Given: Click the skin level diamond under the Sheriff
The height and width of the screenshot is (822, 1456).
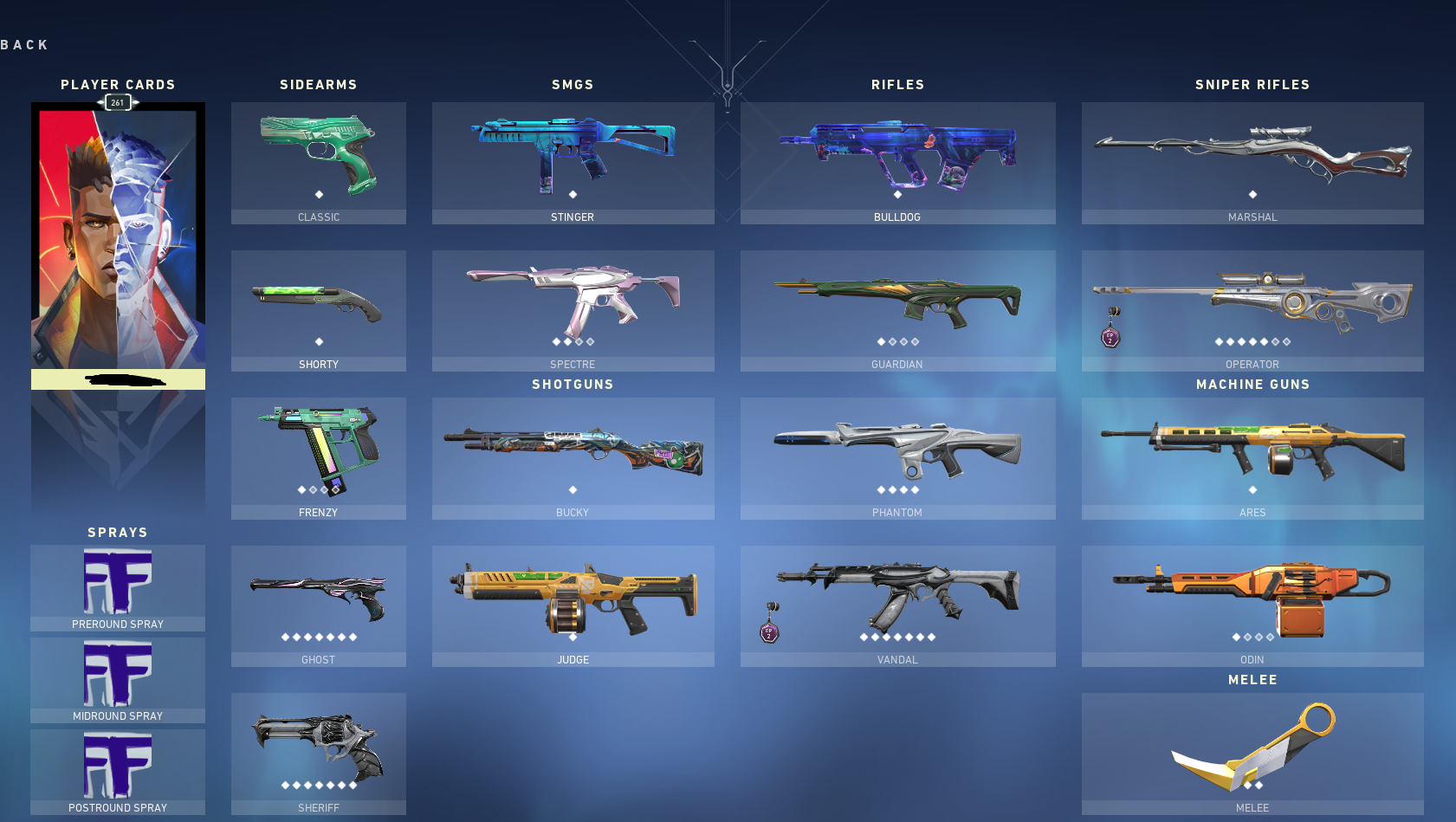Looking at the screenshot, I should click(x=318, y=786).
